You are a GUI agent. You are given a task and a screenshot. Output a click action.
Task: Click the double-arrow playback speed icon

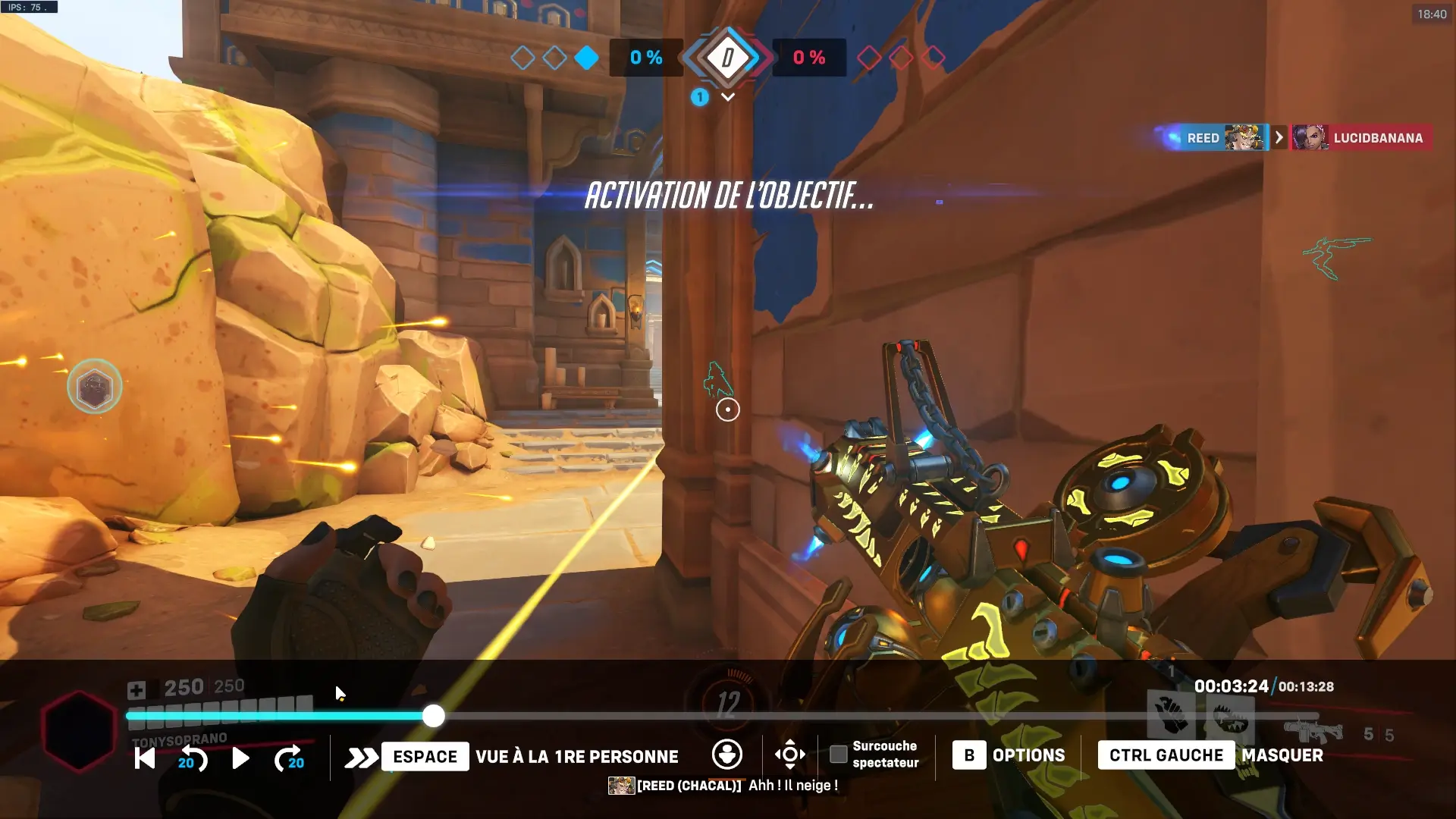coord(361,757)
